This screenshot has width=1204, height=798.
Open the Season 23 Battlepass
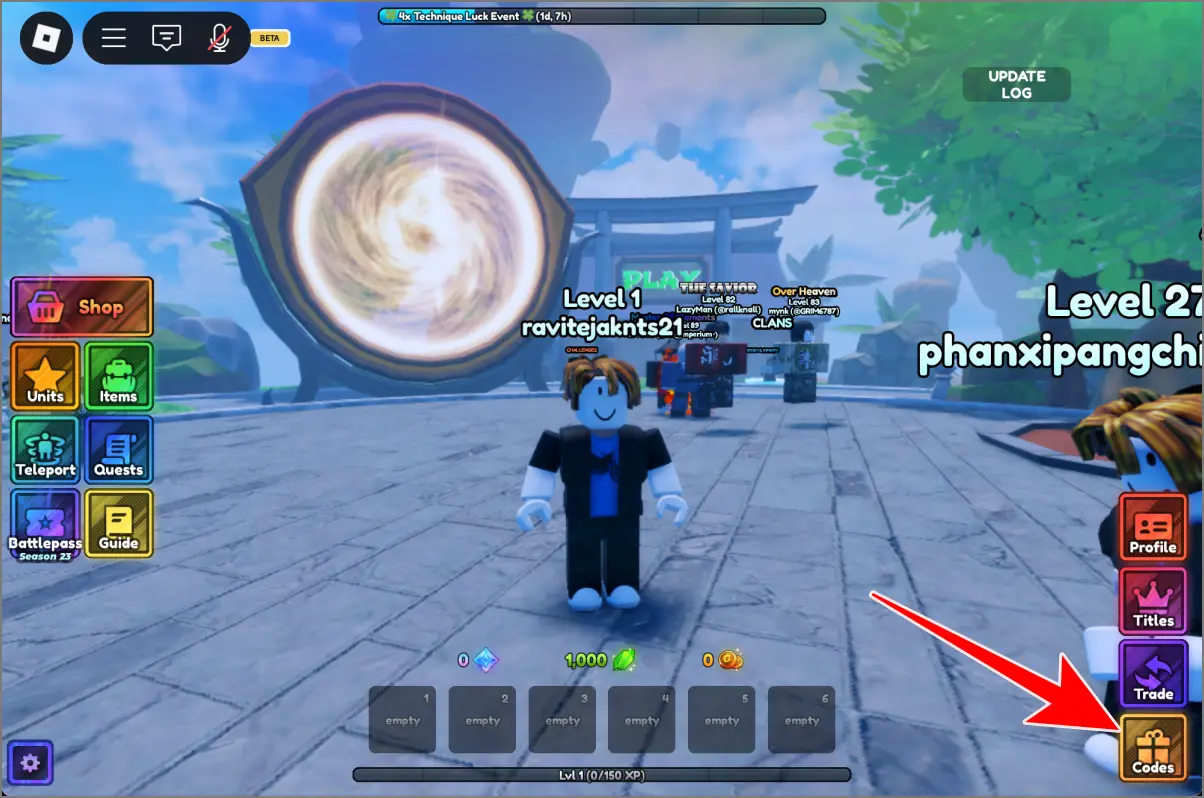click(46, 524)
